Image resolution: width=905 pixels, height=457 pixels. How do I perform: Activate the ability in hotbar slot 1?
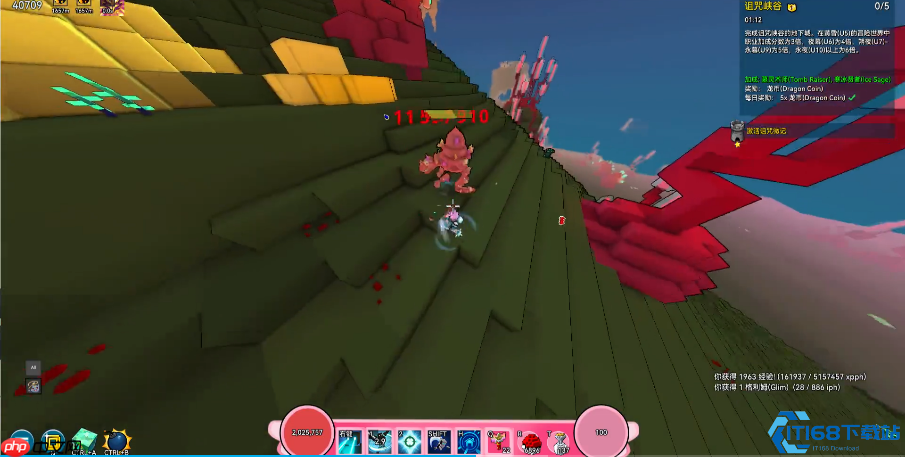(x=379, y=439)
